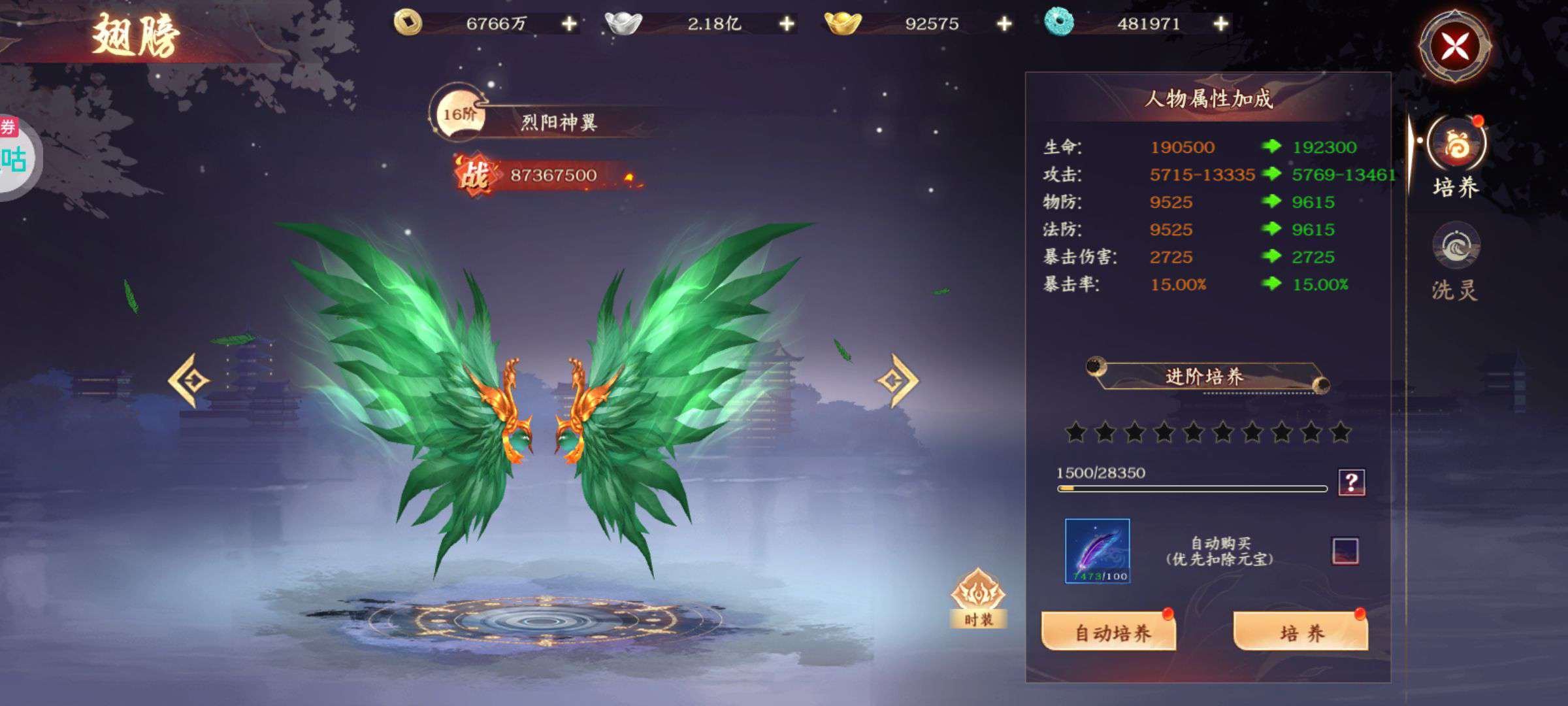The height and width of the screenshot is (706, 1568).
Task: Open the 洗灵 tab
Action: pyautogui.click(x=1456, y=261)
